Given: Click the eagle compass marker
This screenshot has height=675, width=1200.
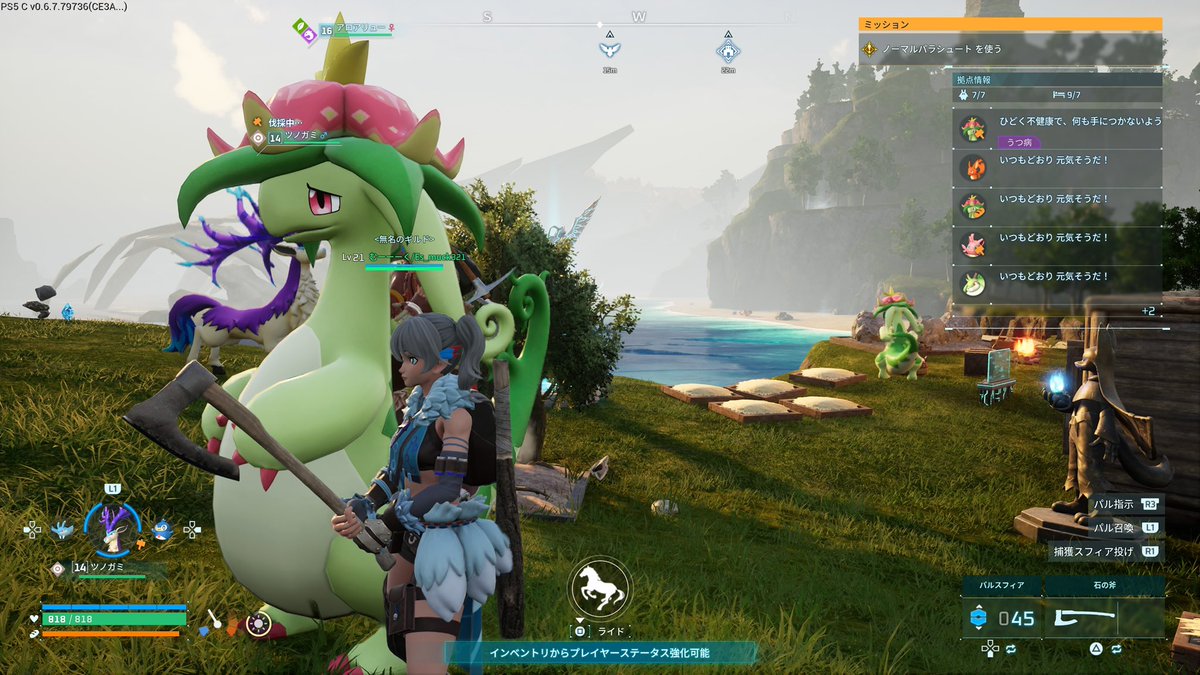Looking at the screenshot, I should pyautogui.click(x=609, y=50).
